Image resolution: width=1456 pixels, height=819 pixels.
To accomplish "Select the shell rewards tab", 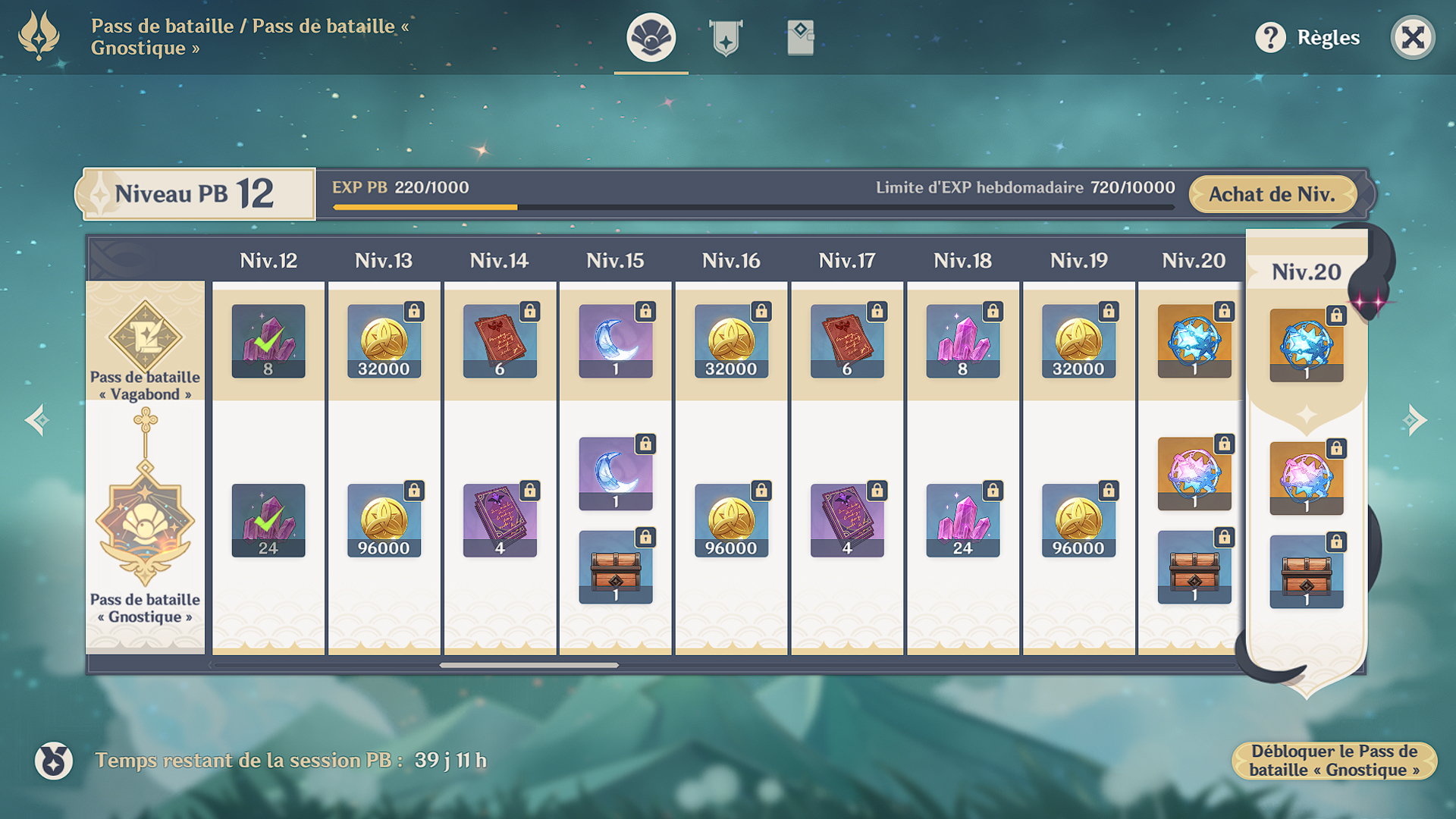I will click(x=651, y=37).
